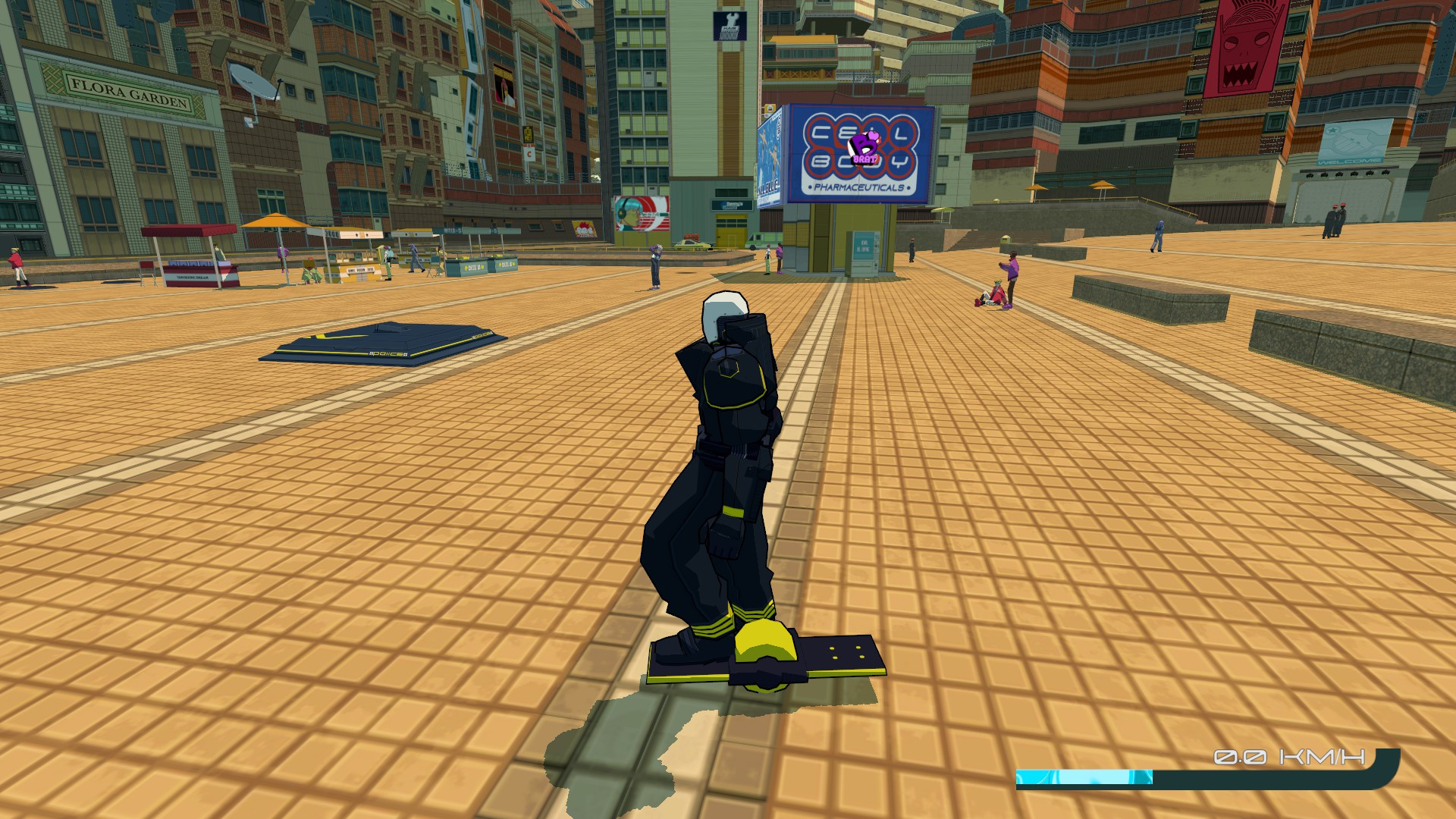
Task: Select the purple B-Boy graffiti sticker on screen
Action: pyautogui.click(x=866, y=149)
